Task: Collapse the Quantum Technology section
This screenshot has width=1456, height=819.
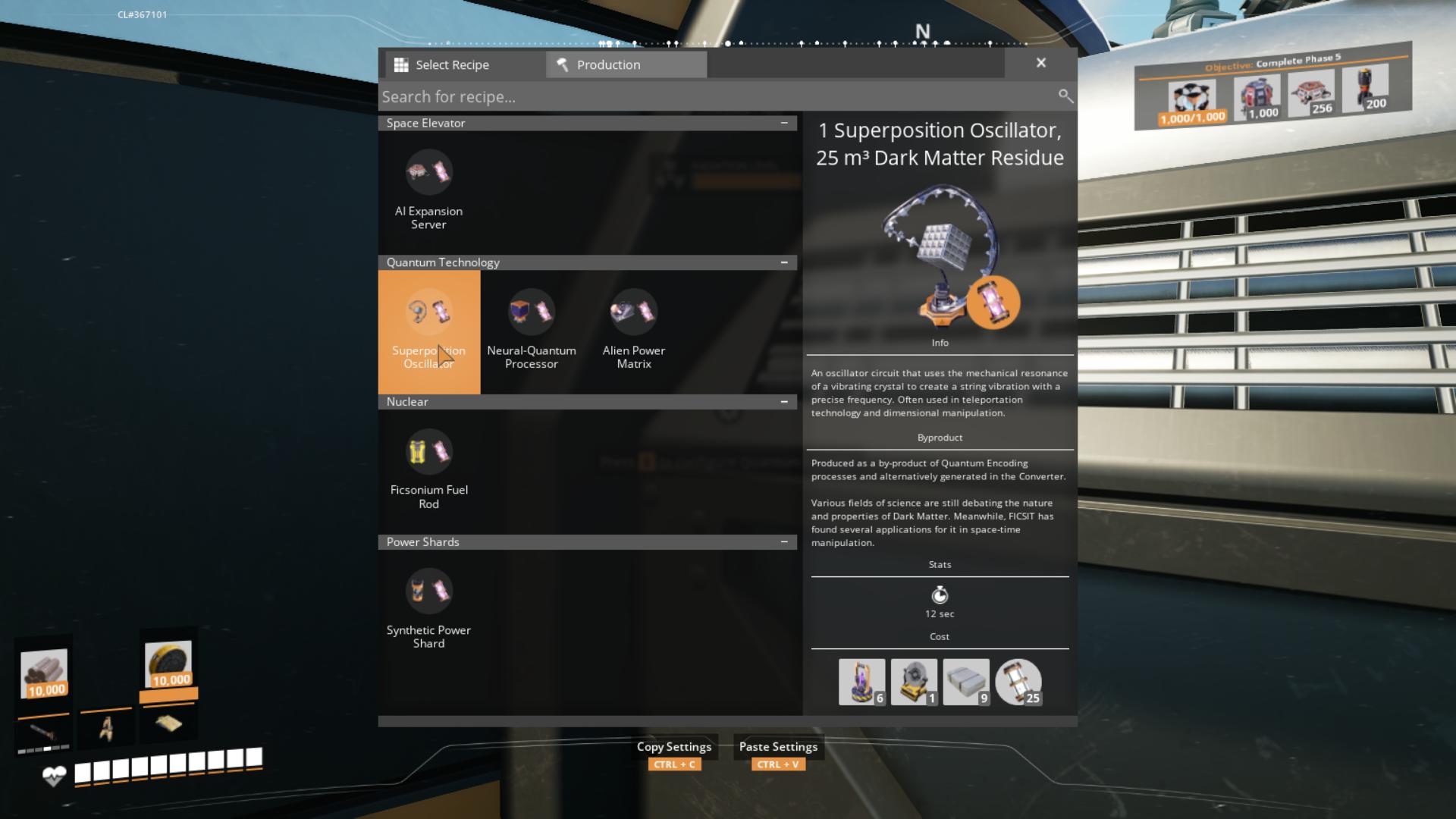Action: pyautogui.click(x=785, y=262)
